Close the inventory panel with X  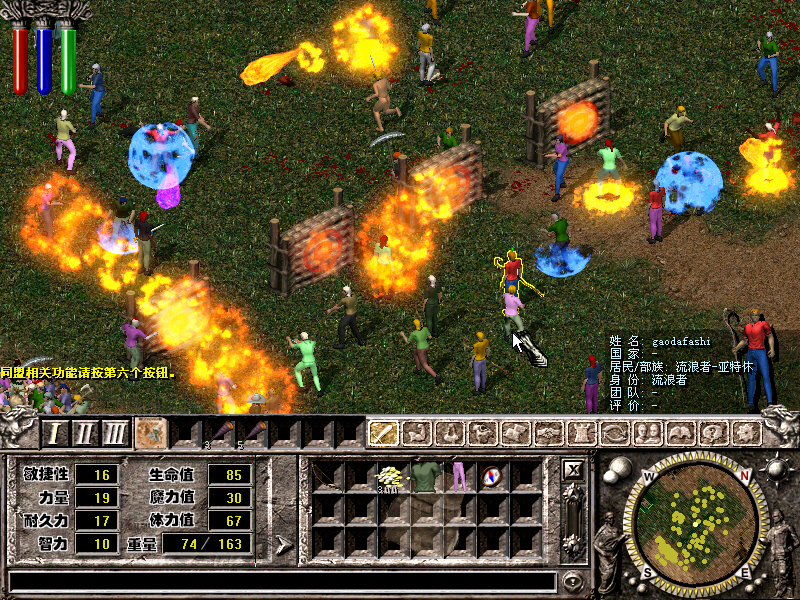click(572, 469)
